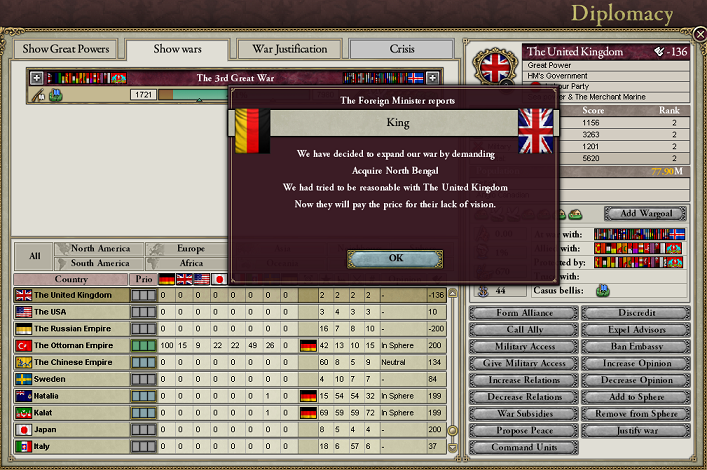The image size is (707, 470).
Task: Click the Discredit button
Action: (x=636, y=313)
